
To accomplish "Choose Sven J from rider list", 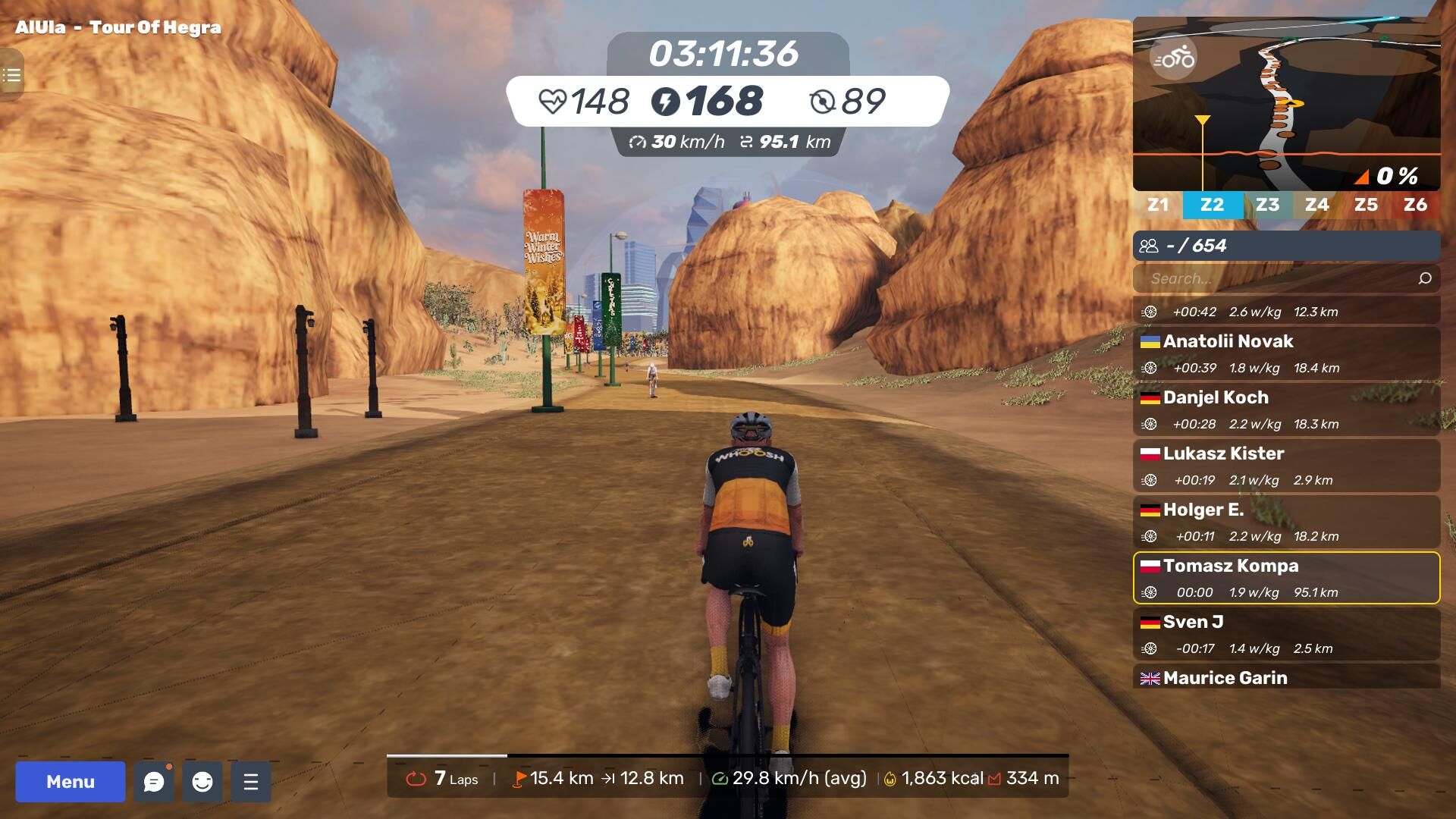I will 1286,634.
